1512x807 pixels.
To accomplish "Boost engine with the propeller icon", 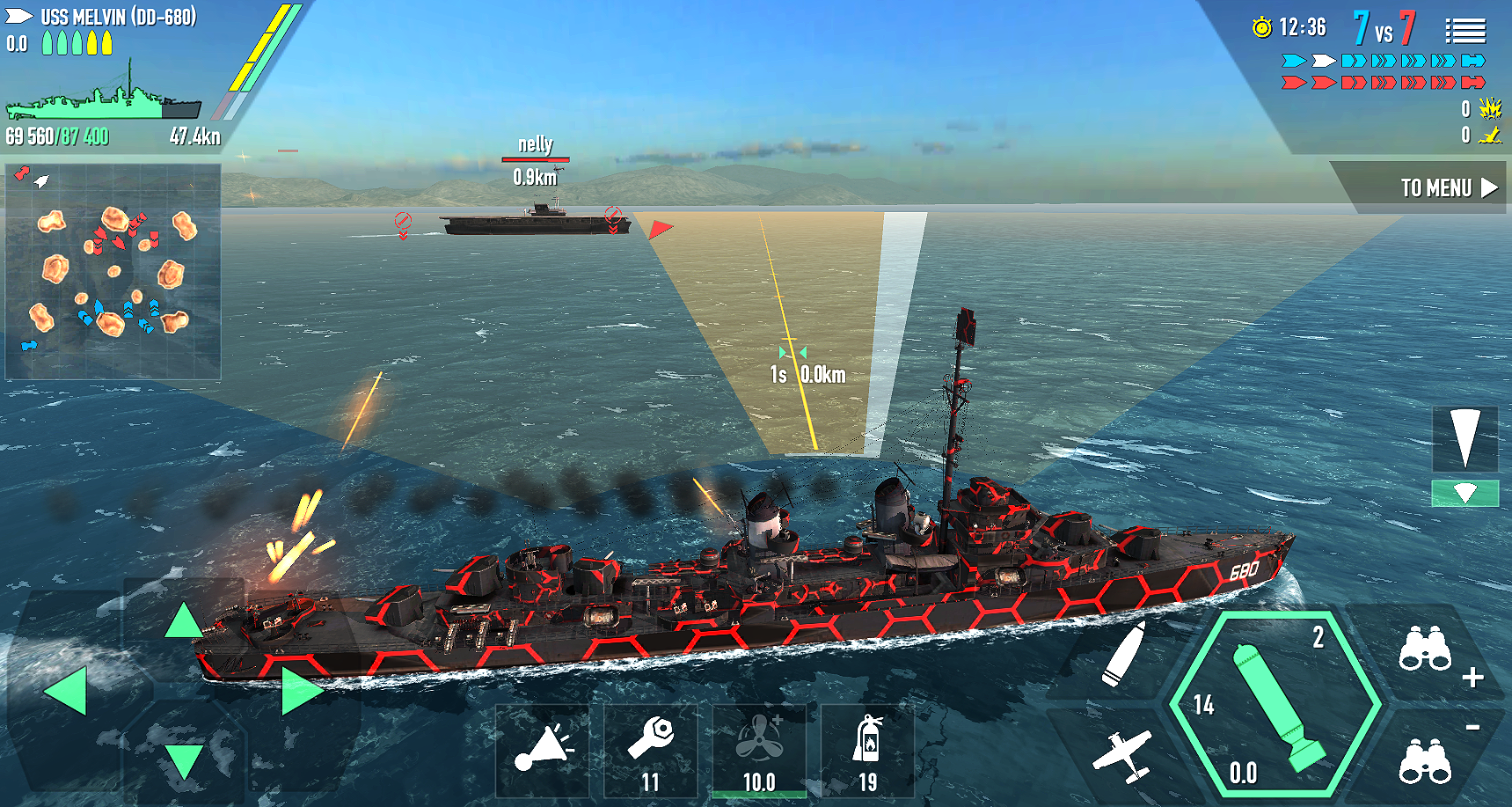I will pyautogui.click(x=759, y=744).
